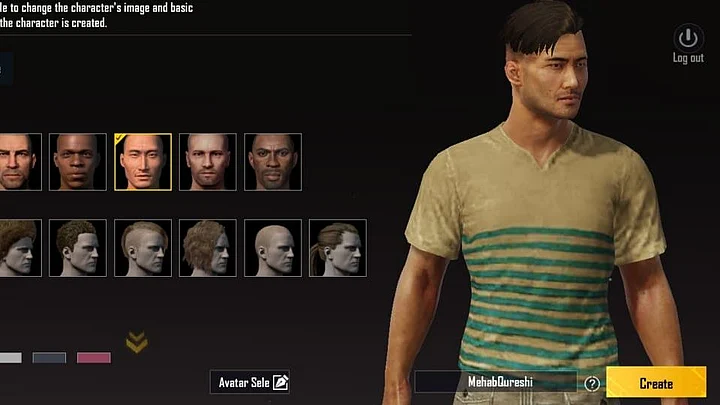Pick the dark-skinned face with goatee
This screenshot has width=720, height=405.
273,162
